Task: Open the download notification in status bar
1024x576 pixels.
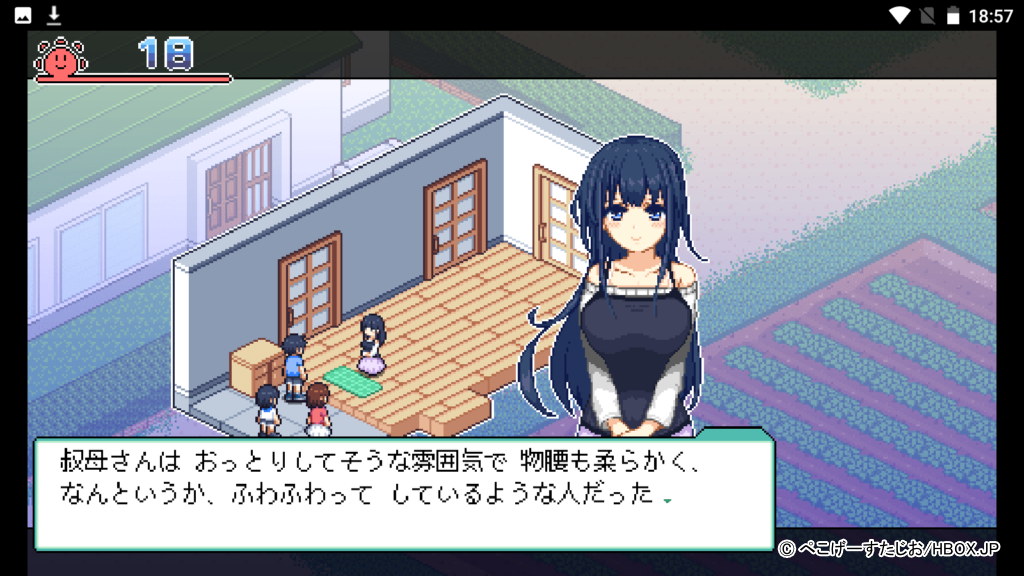Action: (54, 15)
